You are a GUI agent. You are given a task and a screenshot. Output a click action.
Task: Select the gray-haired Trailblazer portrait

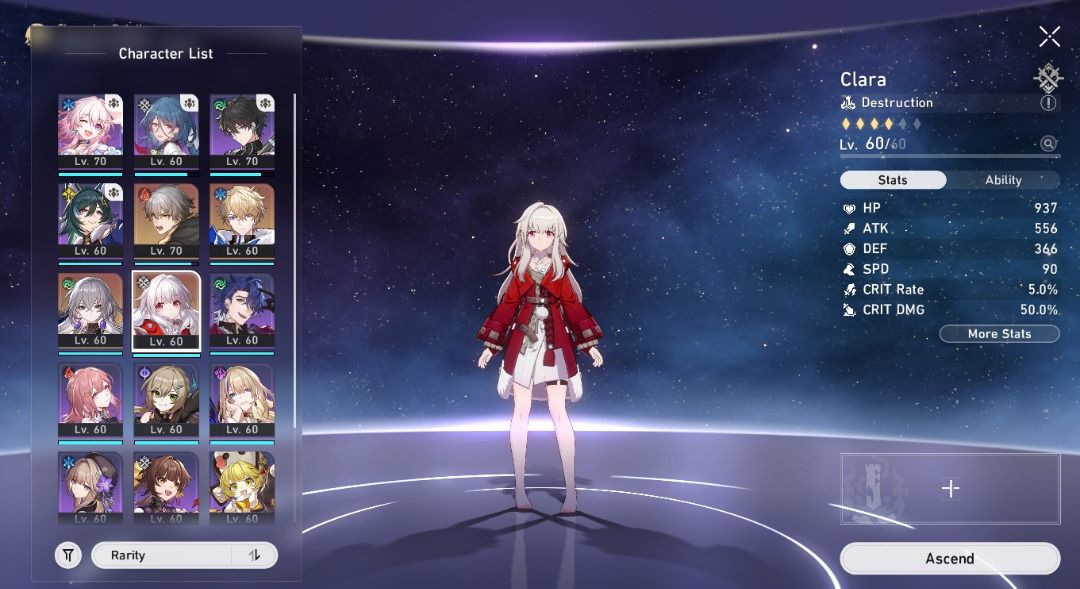click(166, 220)
